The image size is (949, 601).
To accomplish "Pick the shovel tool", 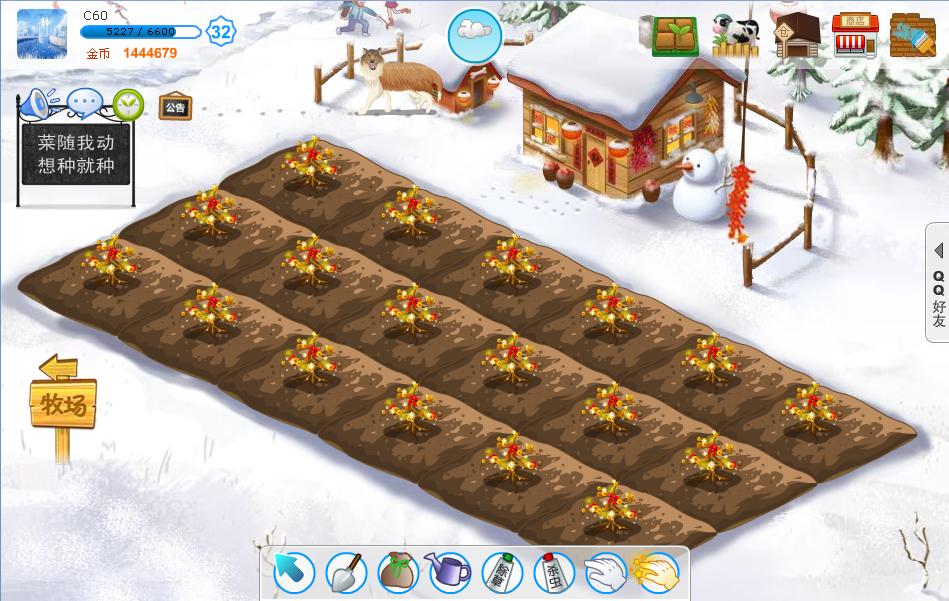I will 346,573.
